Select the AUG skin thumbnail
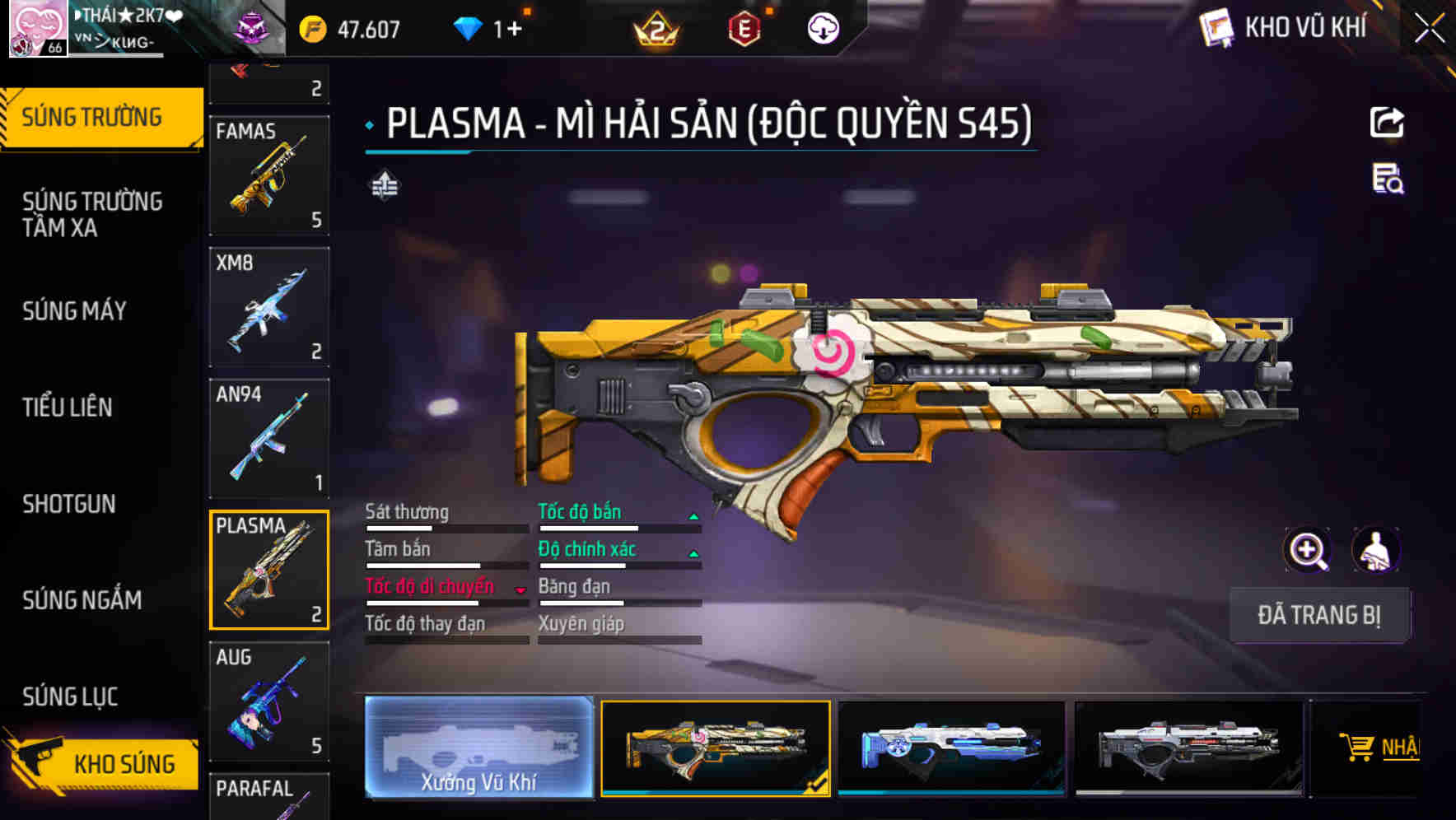 tap(268, 701)
